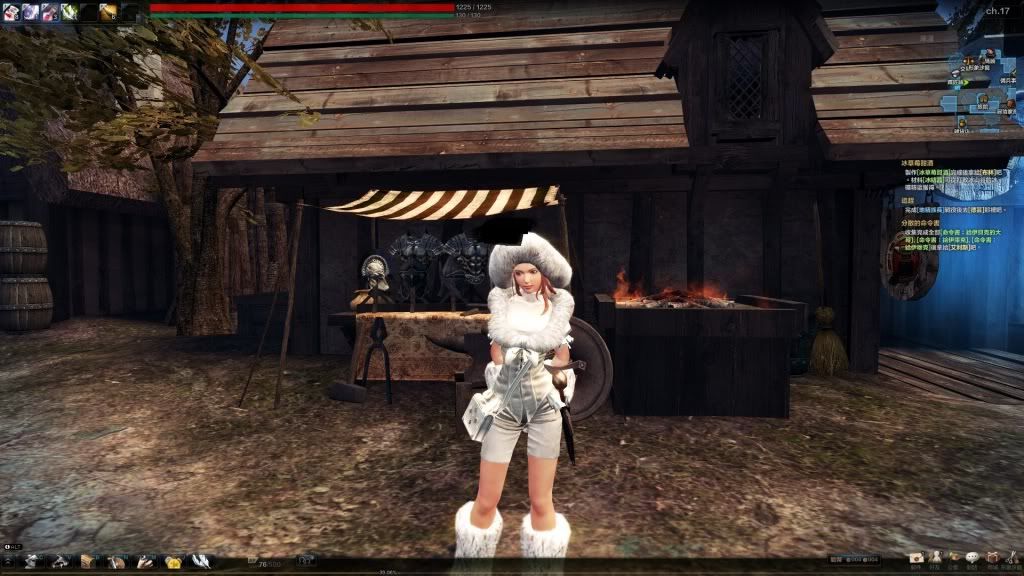Open the guild horn menu icon

(954, 557)
